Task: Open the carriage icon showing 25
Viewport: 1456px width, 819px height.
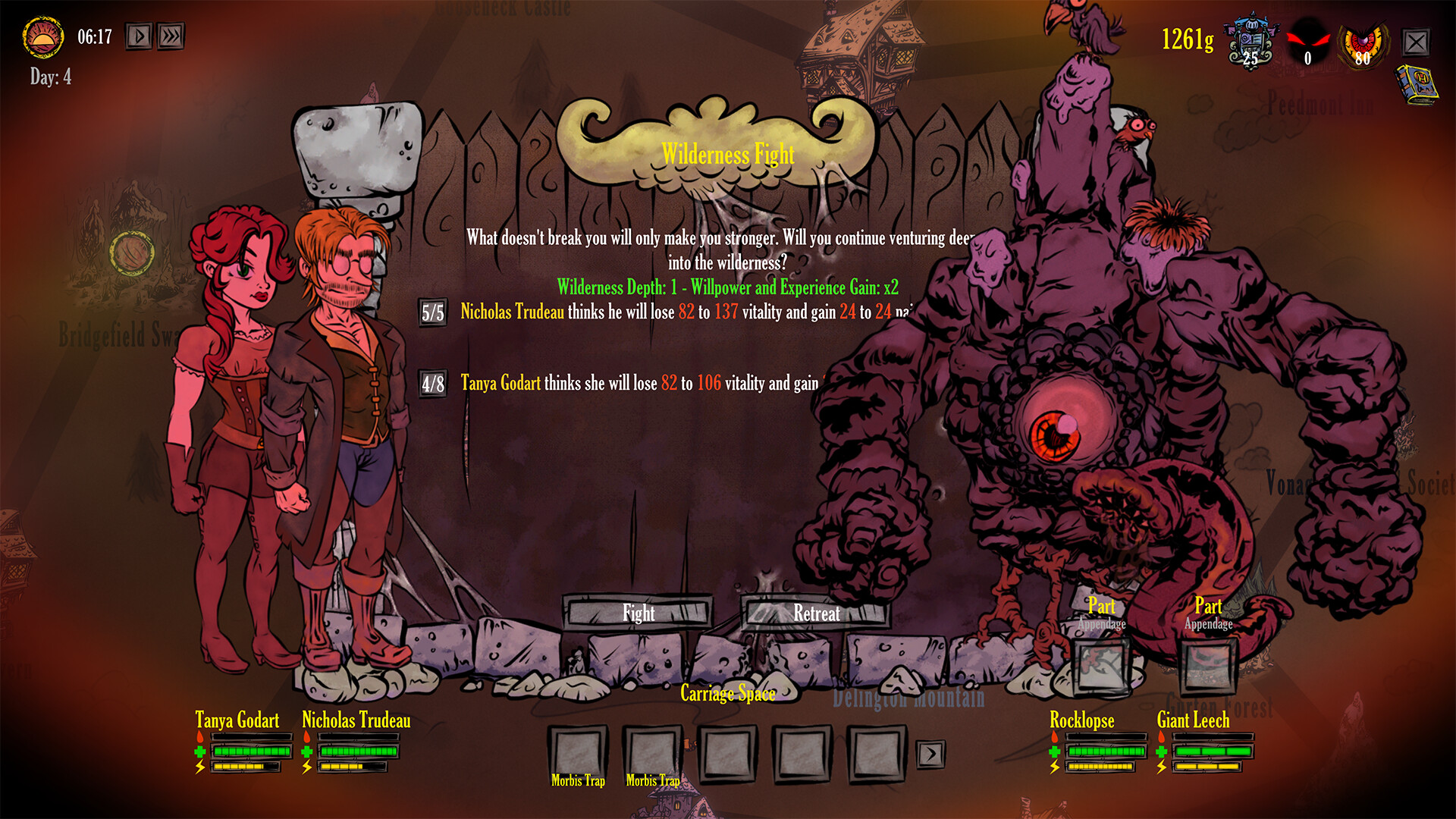Action: click(x=1251, y=41)
